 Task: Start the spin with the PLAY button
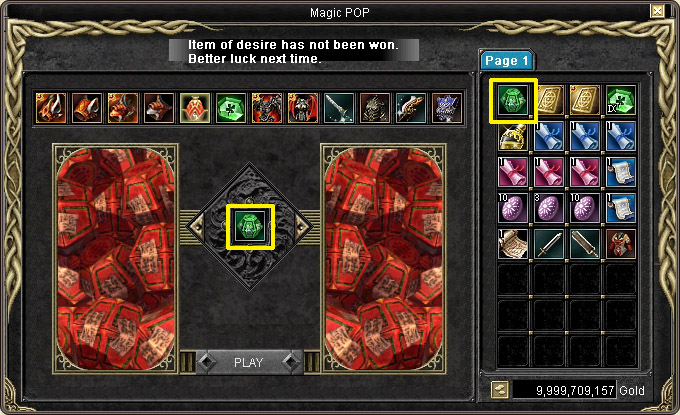247,362
